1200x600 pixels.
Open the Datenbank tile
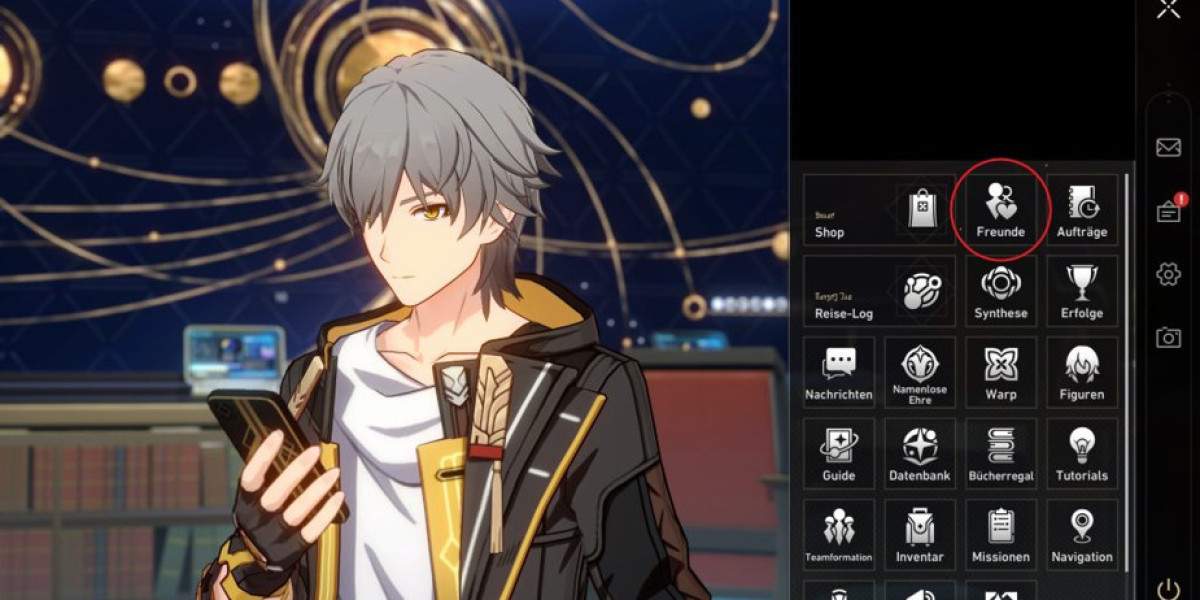pyautogui.click(x=920, y=453)
